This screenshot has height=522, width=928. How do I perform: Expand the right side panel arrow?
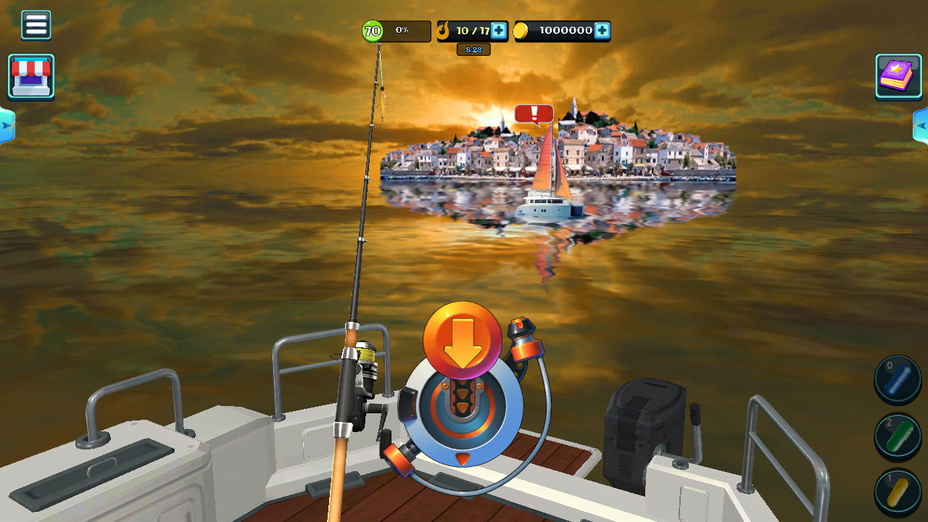(x=921, y=125)
